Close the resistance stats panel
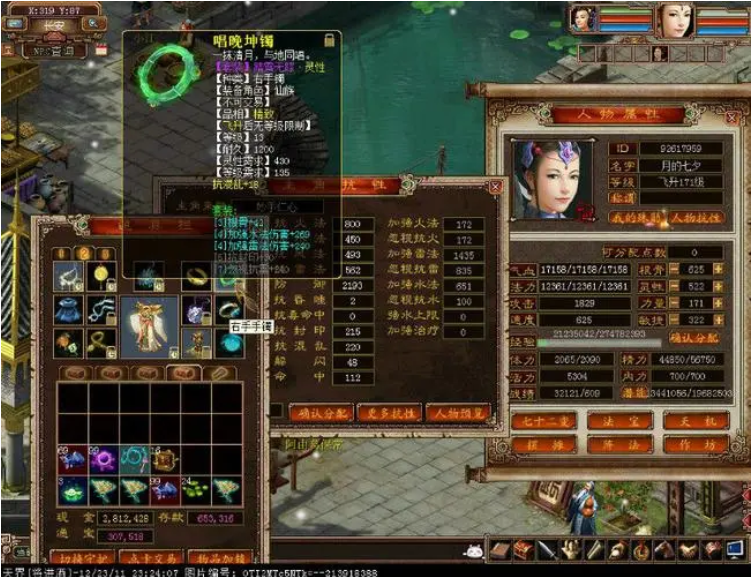 click(x=495, y=186)
